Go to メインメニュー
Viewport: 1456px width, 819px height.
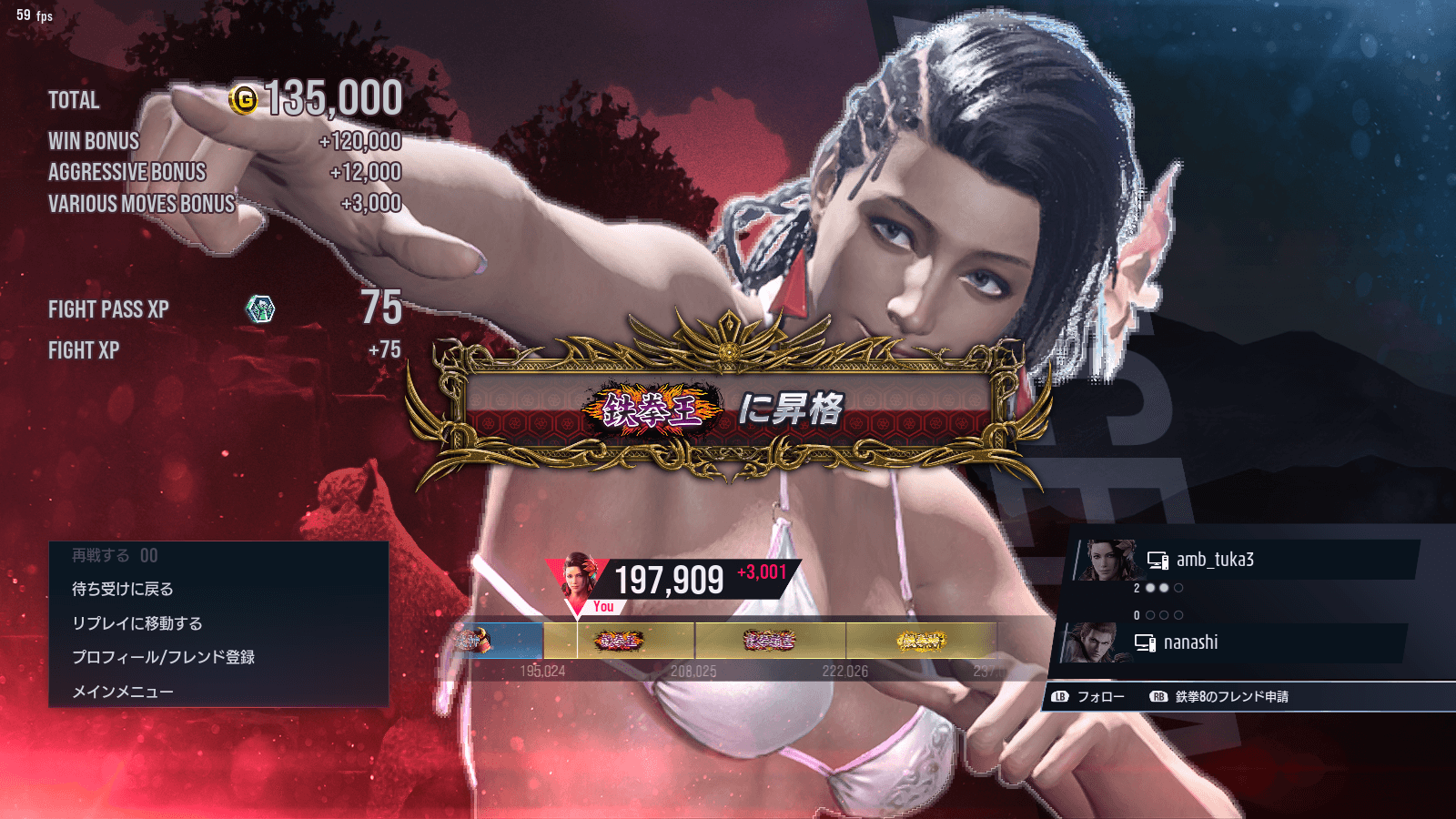point(123,692)
